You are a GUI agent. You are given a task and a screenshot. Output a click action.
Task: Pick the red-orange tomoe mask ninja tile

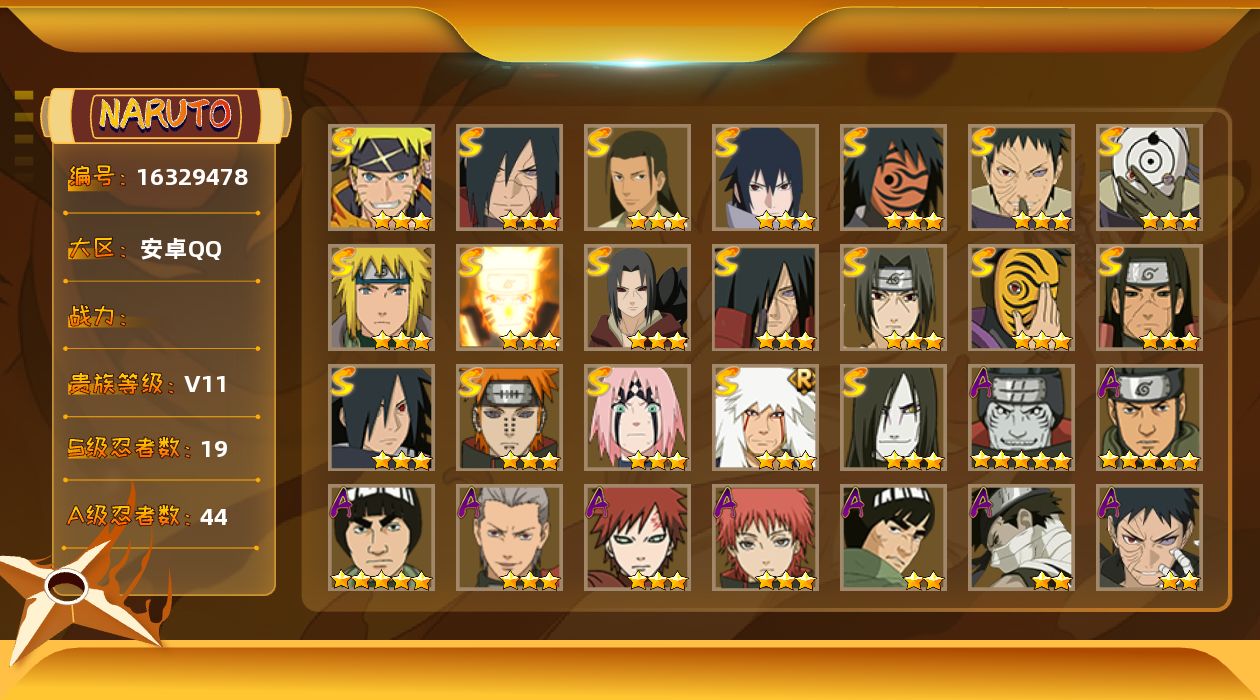[893, 178]
